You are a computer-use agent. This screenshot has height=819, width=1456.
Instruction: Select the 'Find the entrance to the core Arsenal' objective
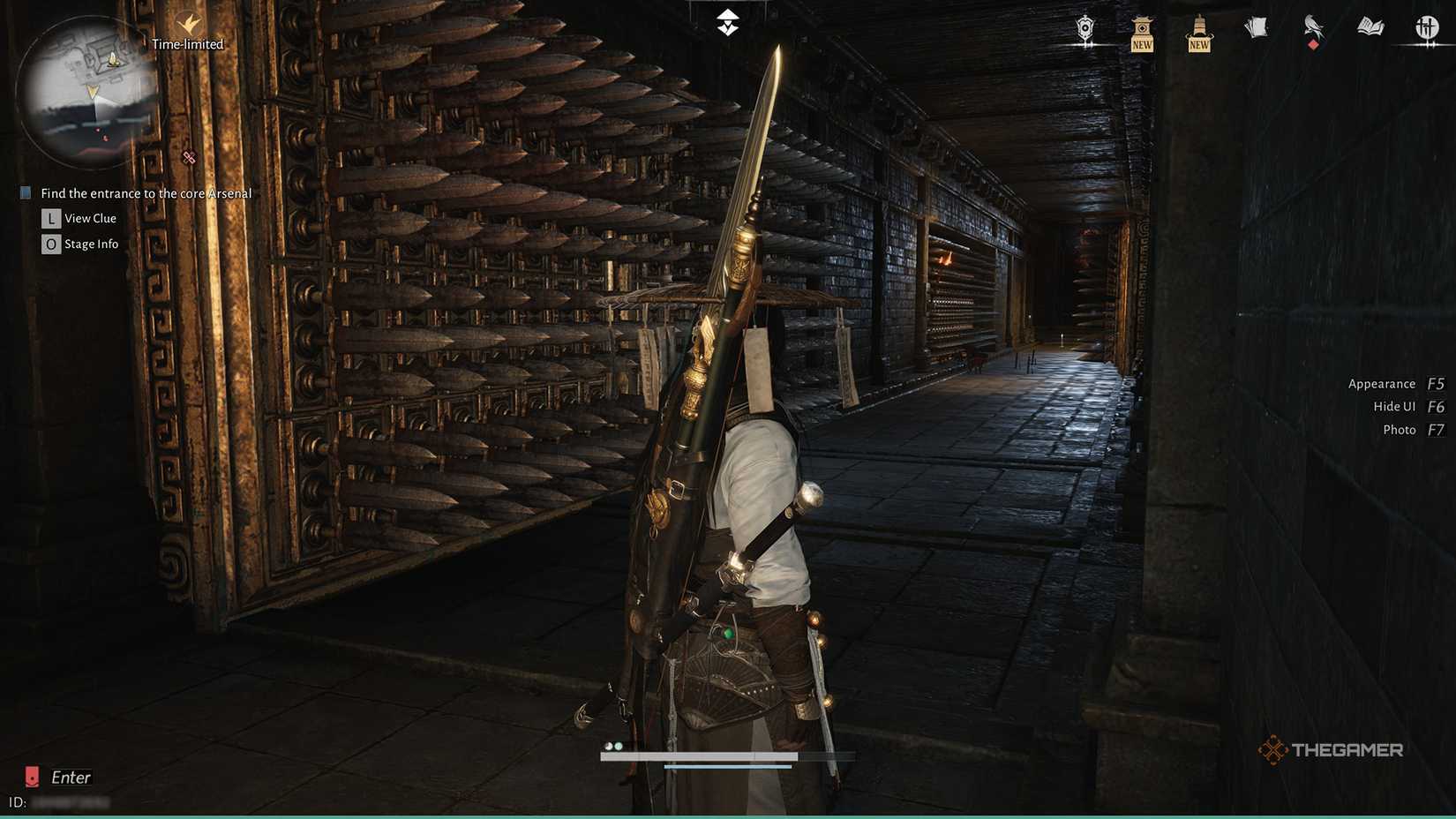pos(146,193)
